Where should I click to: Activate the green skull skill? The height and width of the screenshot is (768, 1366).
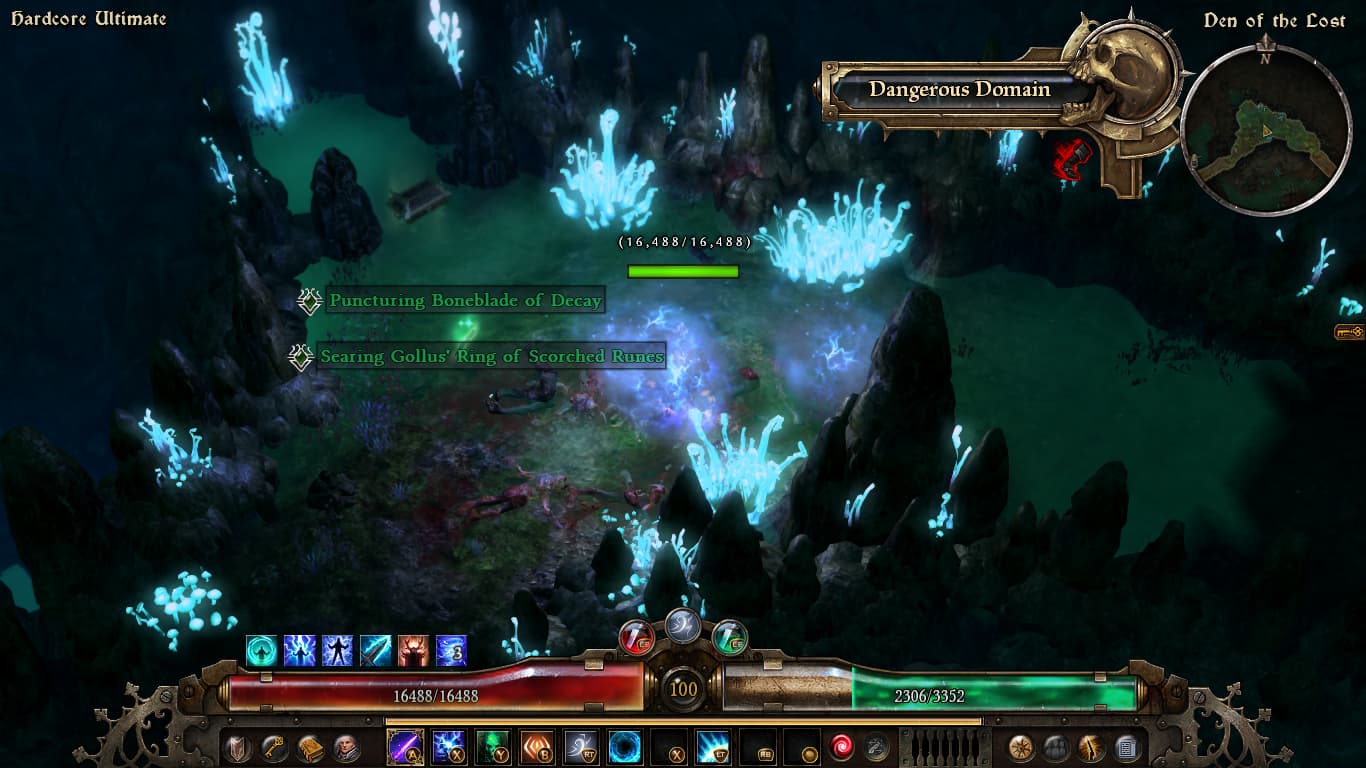492,747
